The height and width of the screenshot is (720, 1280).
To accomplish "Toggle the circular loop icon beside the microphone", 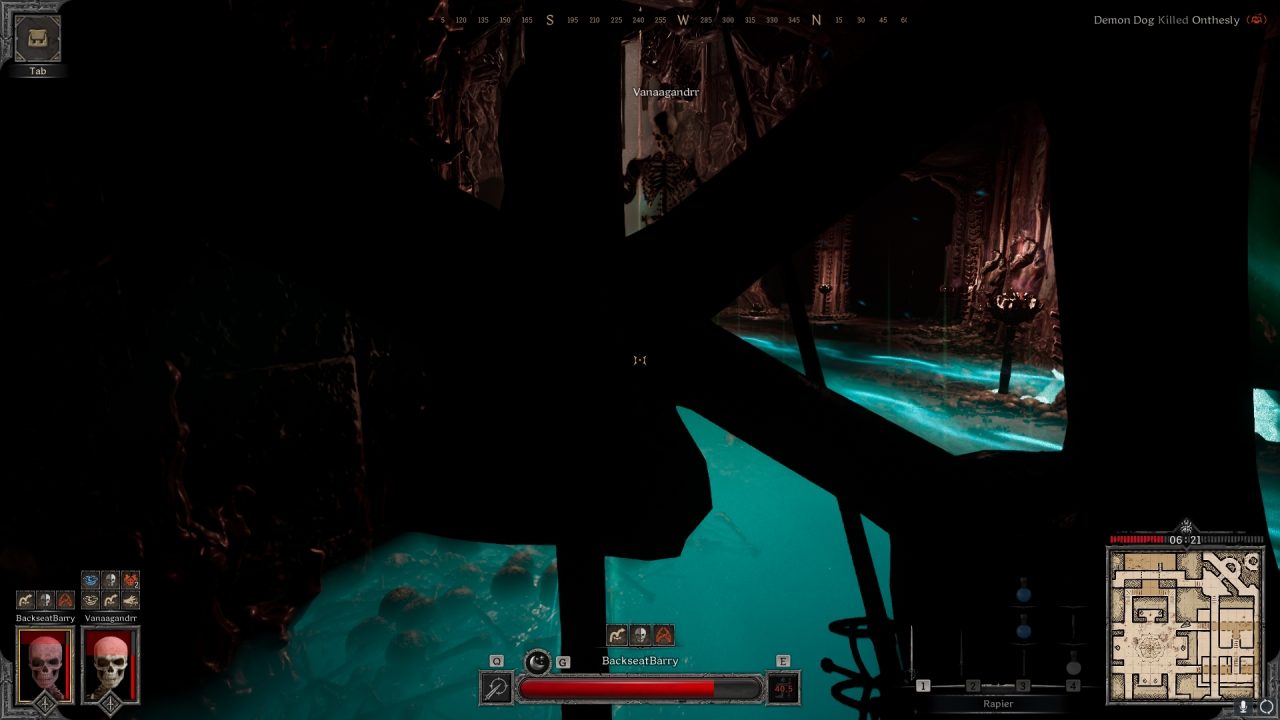I will (x=1266, y=706).
